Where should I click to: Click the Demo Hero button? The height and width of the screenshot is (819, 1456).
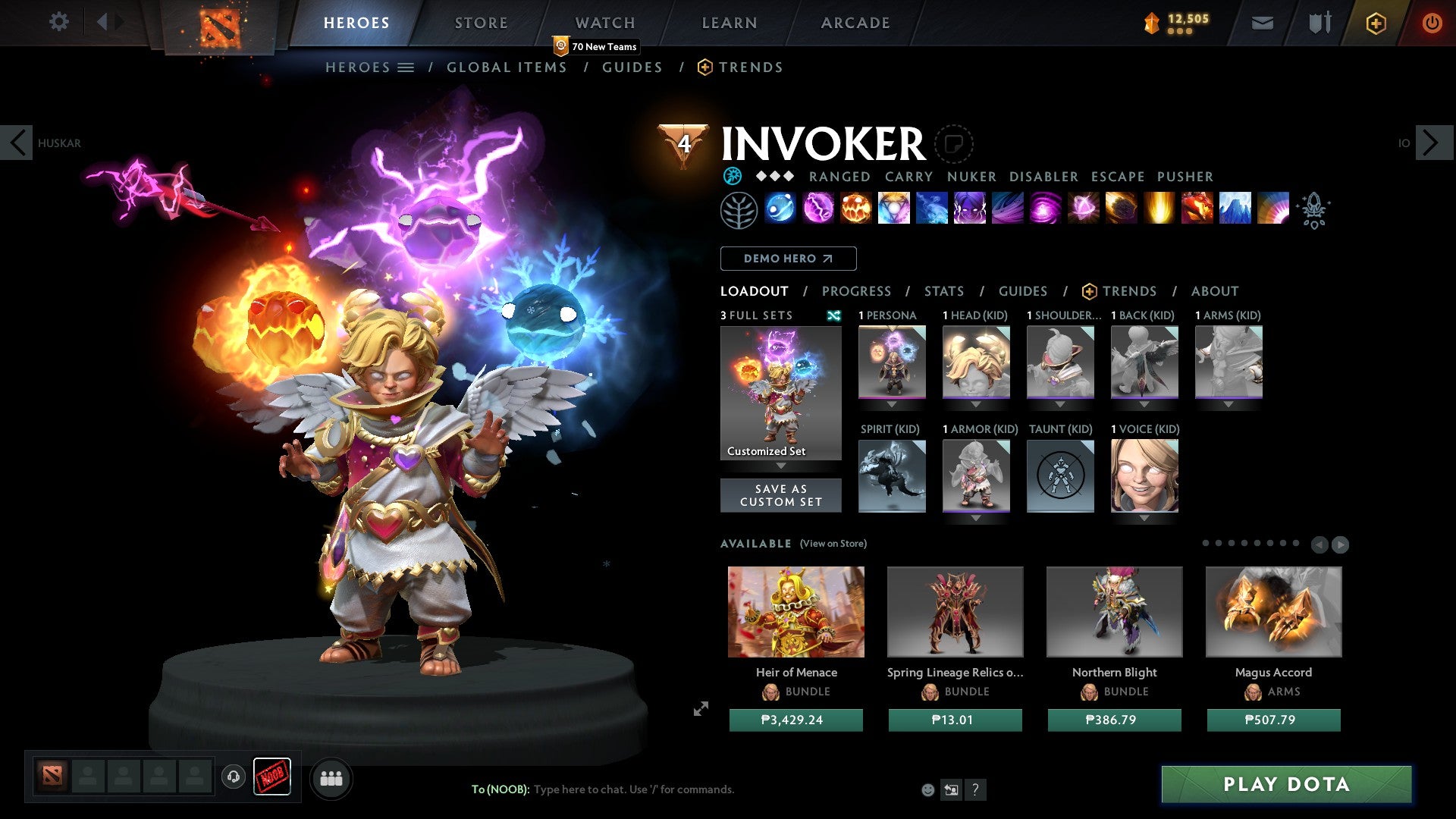tap(788, 259)
